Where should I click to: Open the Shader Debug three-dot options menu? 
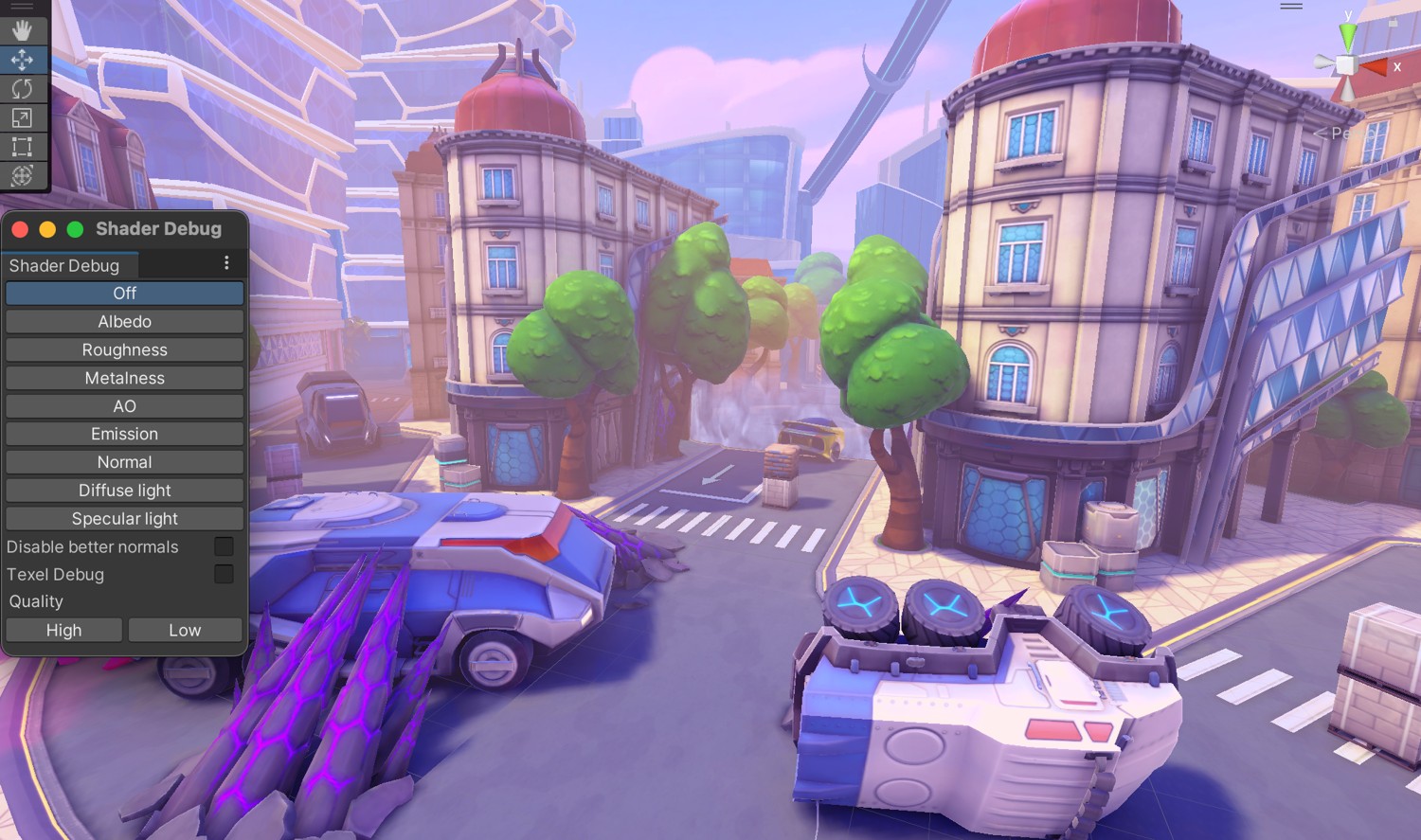[x=226, y=263]
